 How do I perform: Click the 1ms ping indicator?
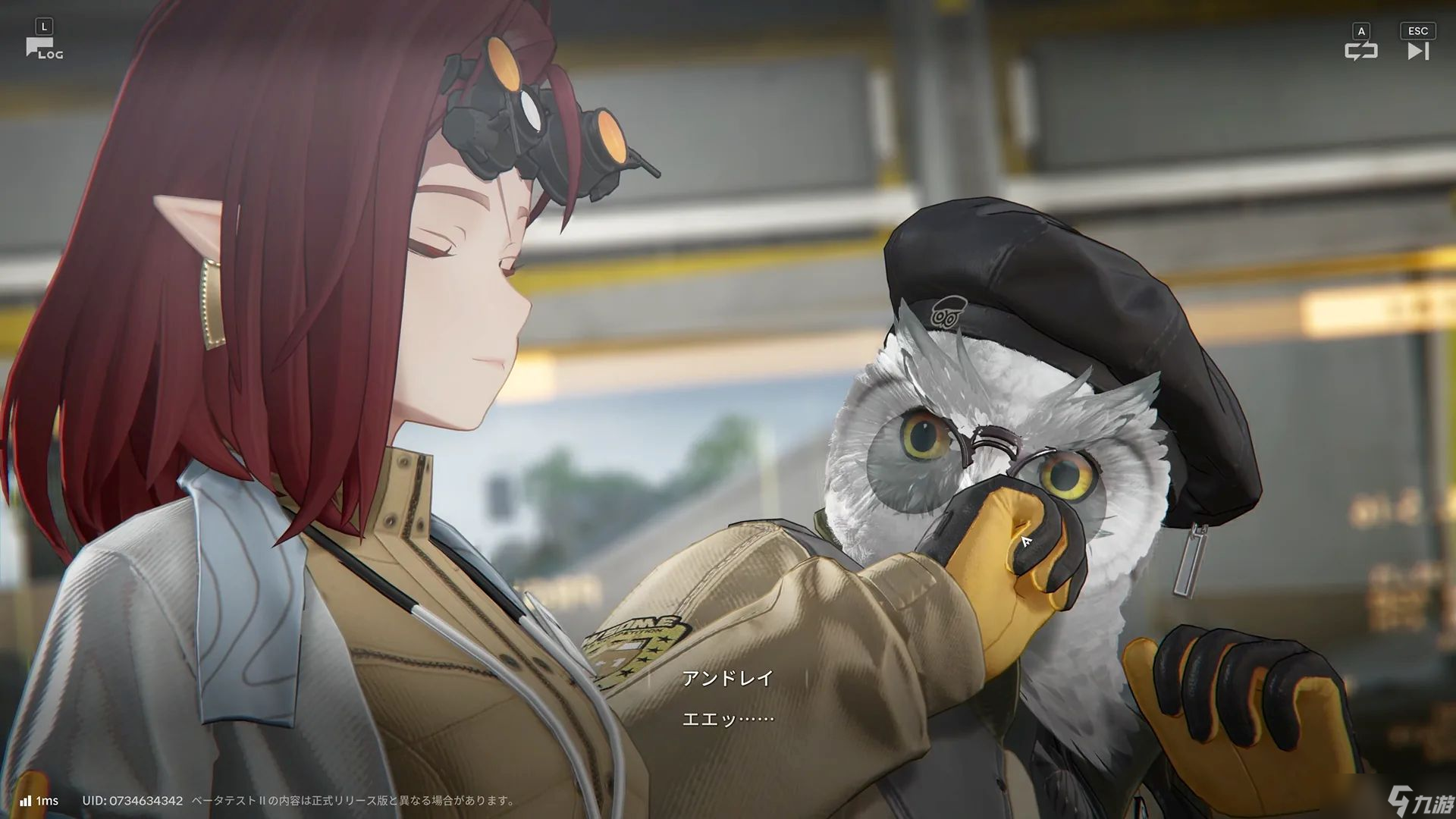pos(45,800)
